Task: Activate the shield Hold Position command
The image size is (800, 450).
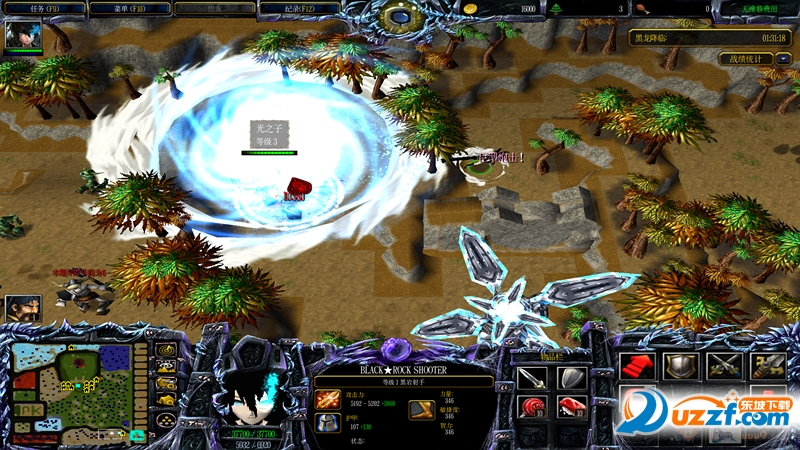Action: [x=680, y=366]
